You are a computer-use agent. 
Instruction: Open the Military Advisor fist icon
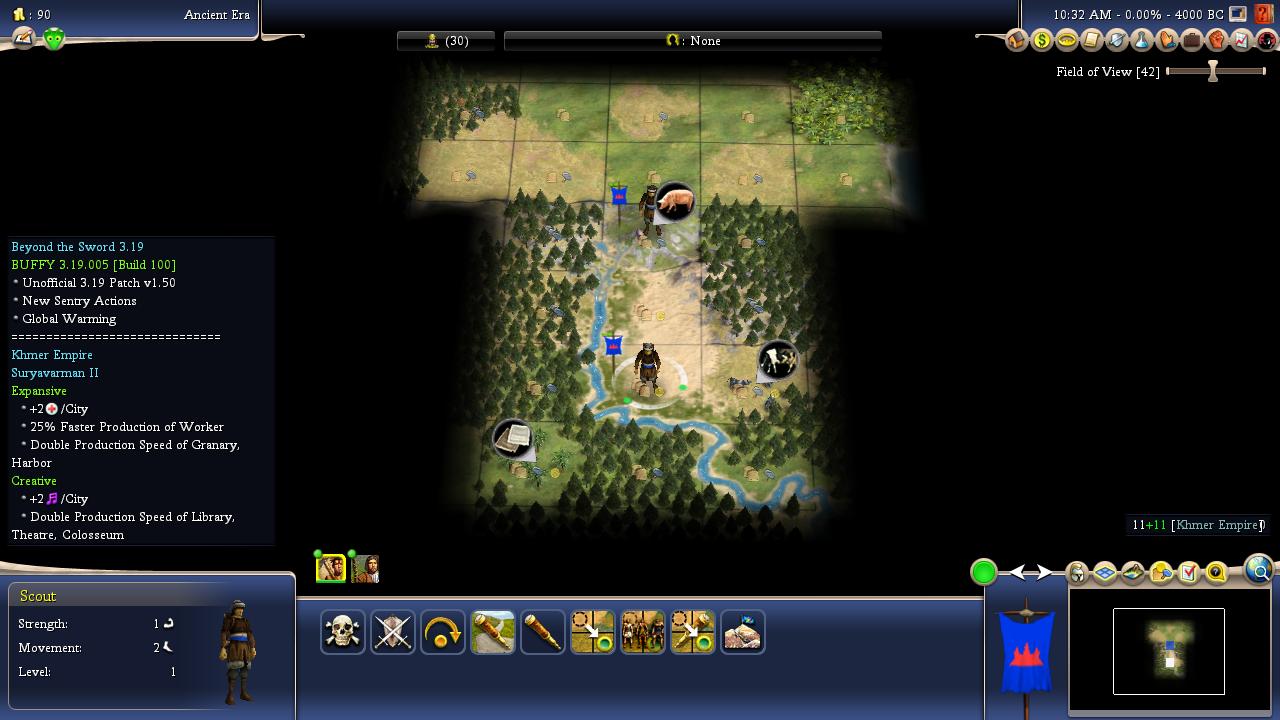coord(1217,41)
